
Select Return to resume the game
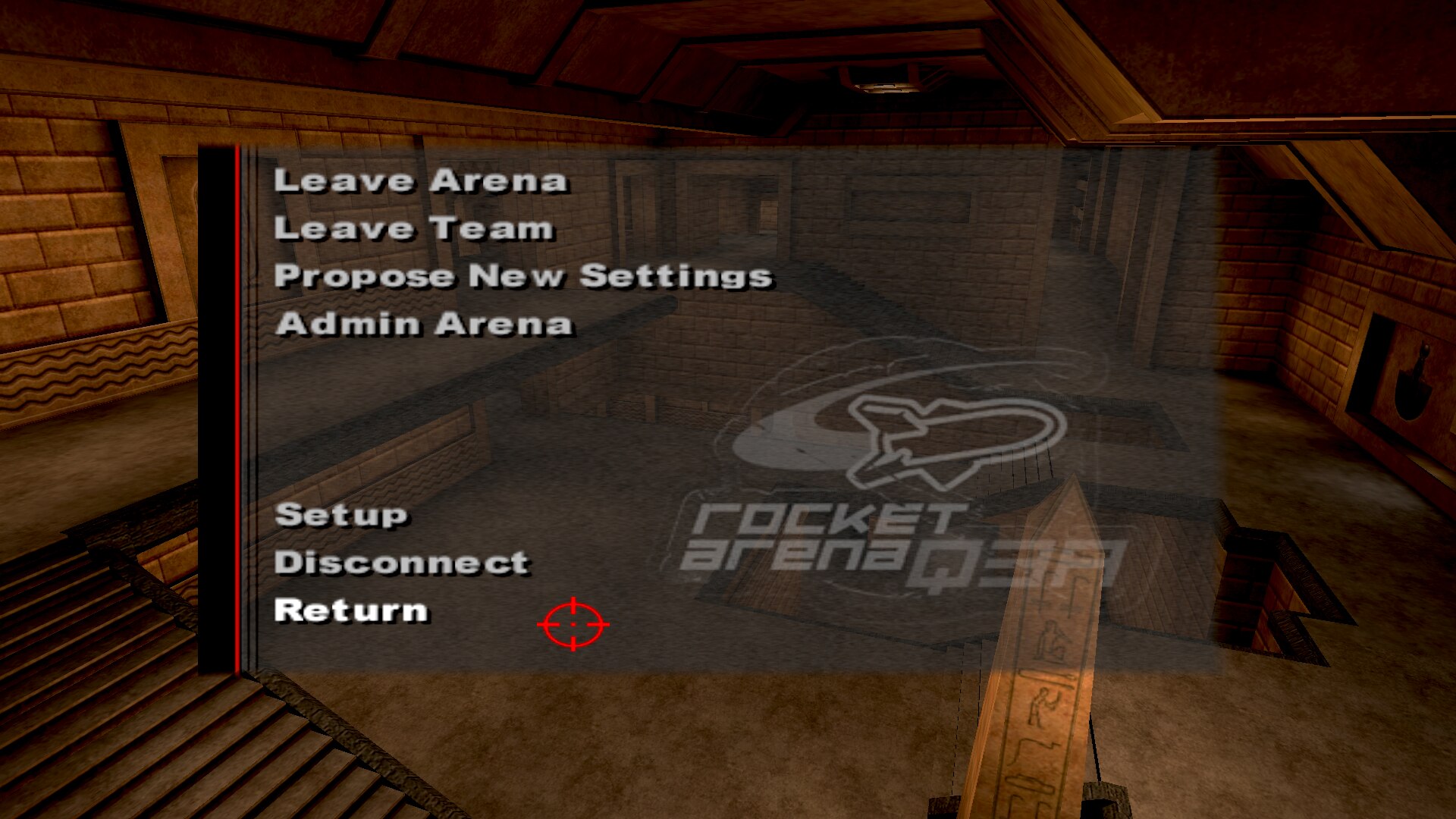pyautogui.click(x=351, y=610)
